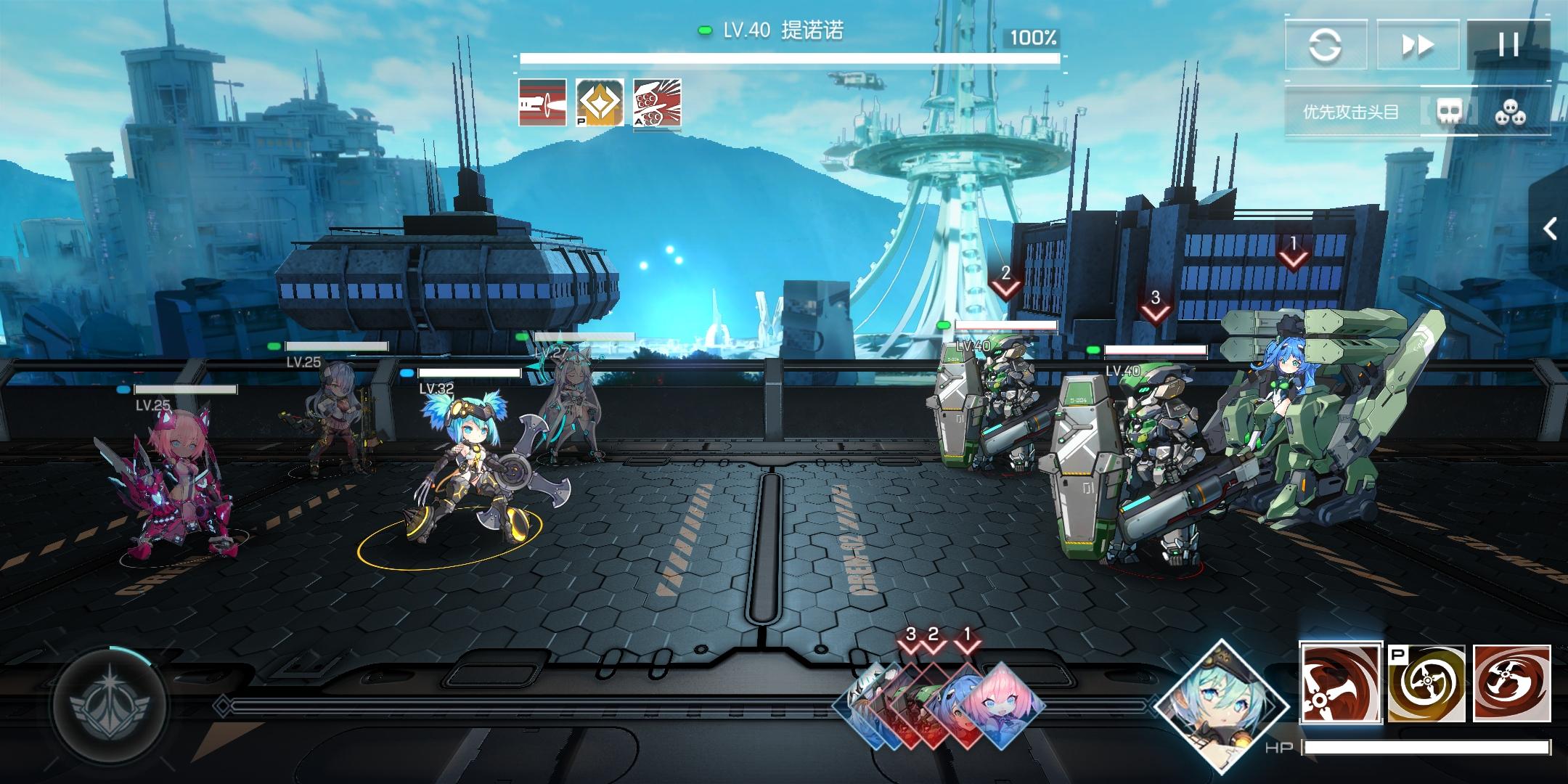Viewport: 1568px width, 784px height.
Task: Open the winged emblem button
Action: [110, 703]
